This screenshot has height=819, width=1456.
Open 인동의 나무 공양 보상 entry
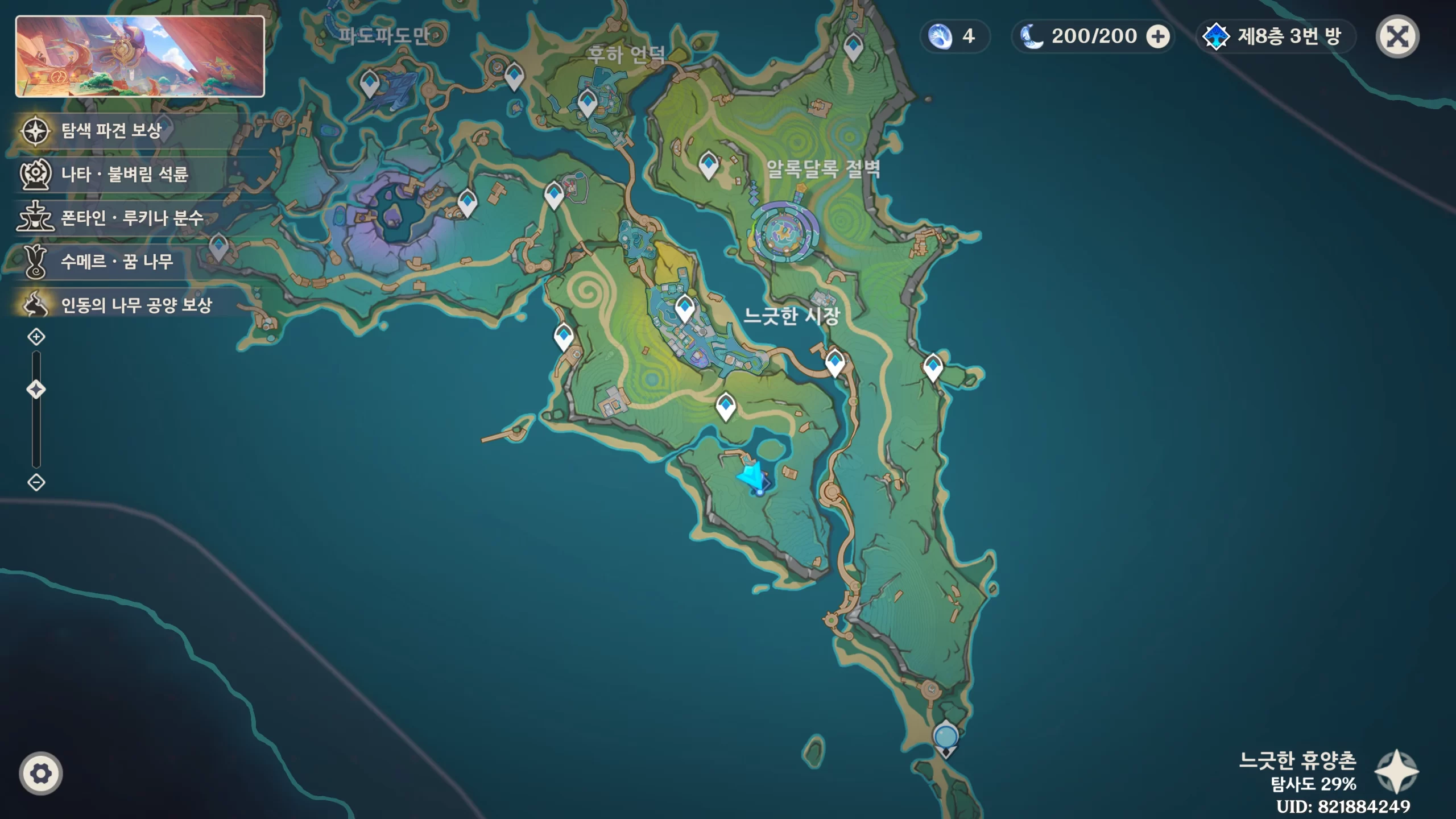[136, 305]
